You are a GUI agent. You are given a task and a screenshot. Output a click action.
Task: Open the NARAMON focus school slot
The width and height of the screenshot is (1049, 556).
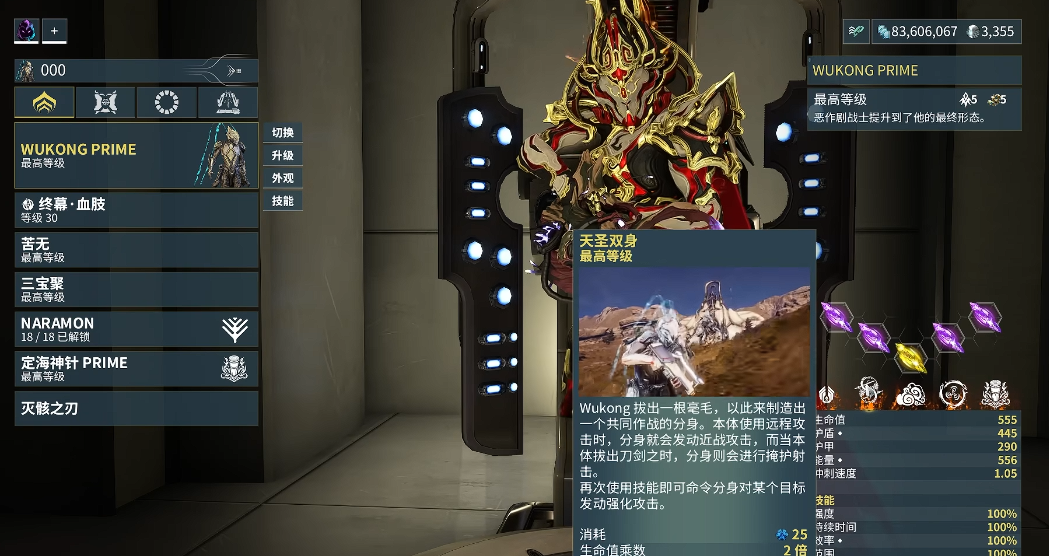pos(136,329)
